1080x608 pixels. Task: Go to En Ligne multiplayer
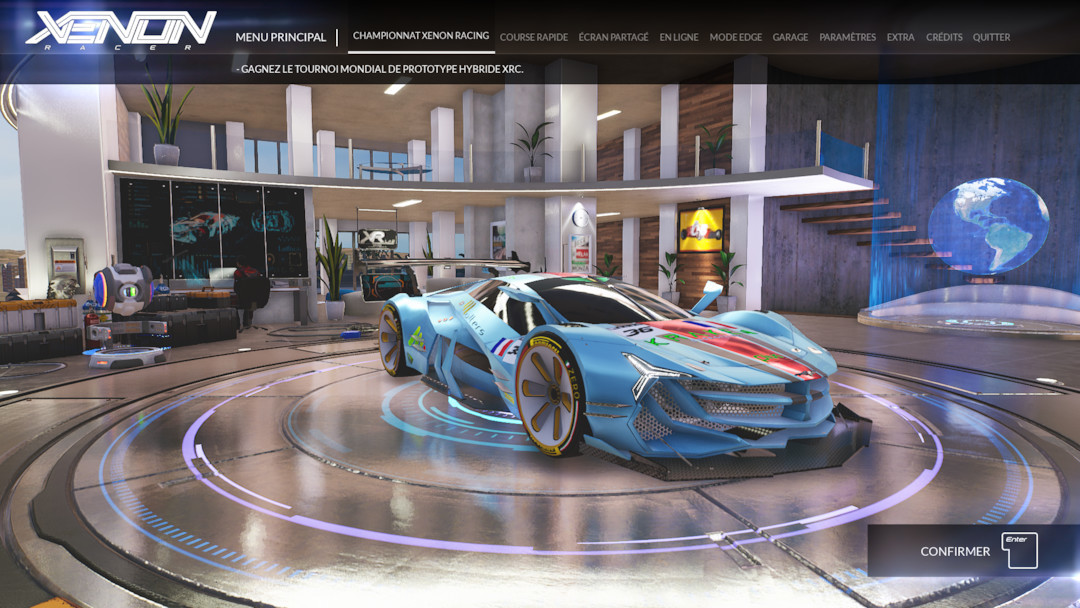679,37
